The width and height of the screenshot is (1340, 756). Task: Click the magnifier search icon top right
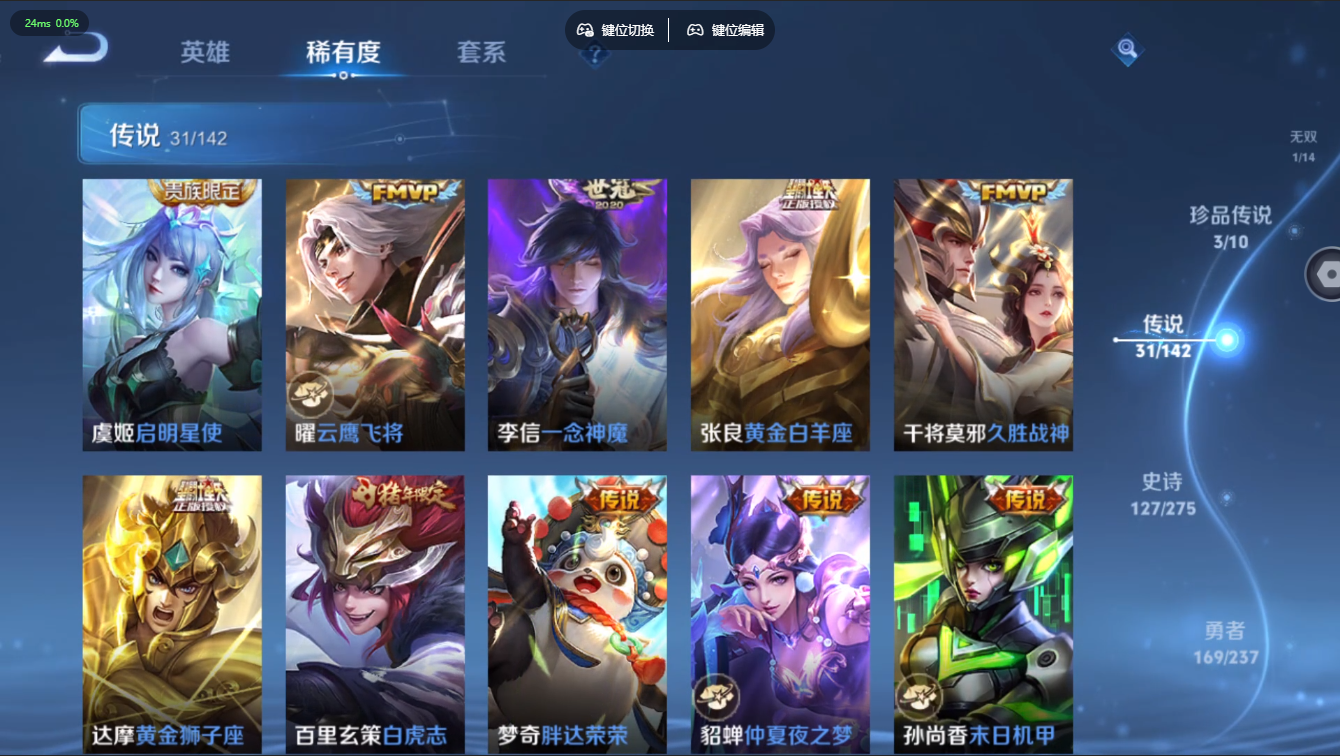[x=1127, y=48]
